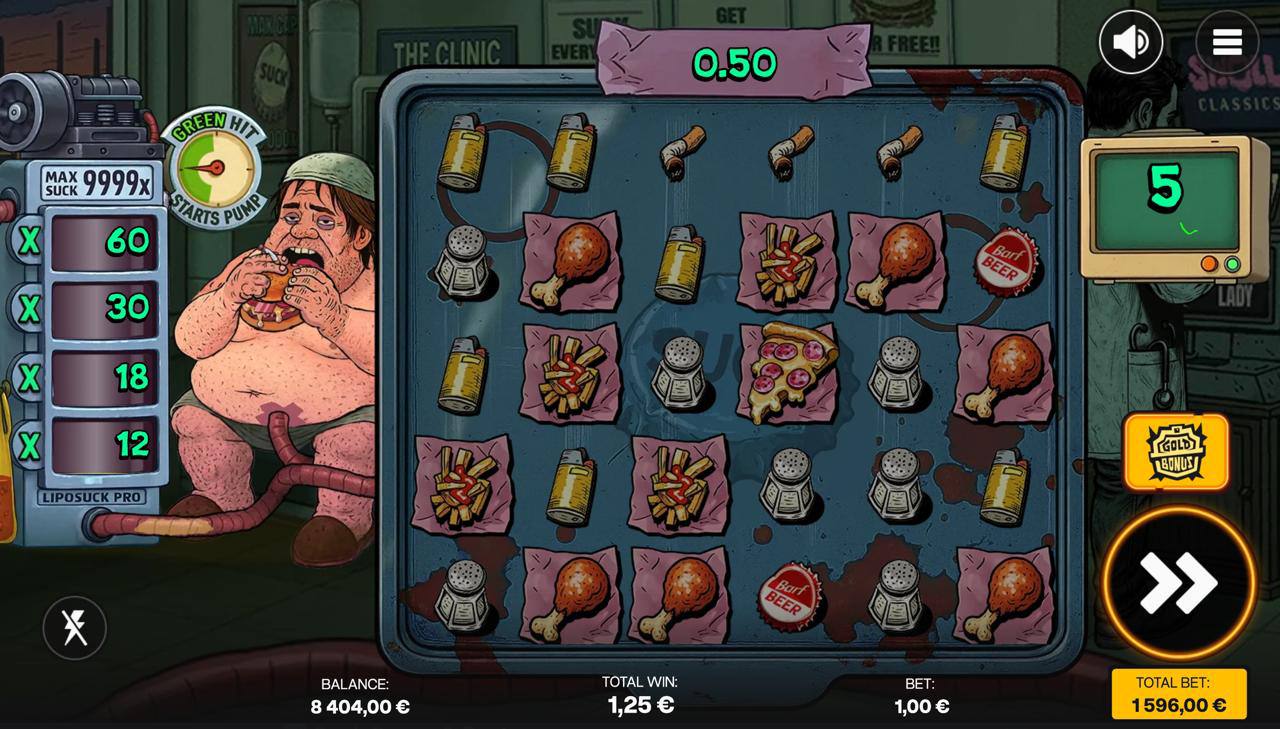This screenshot has width=1280, height=729.
Task: Open the Gold Bonus feature
Action: tap(1176, 452)
